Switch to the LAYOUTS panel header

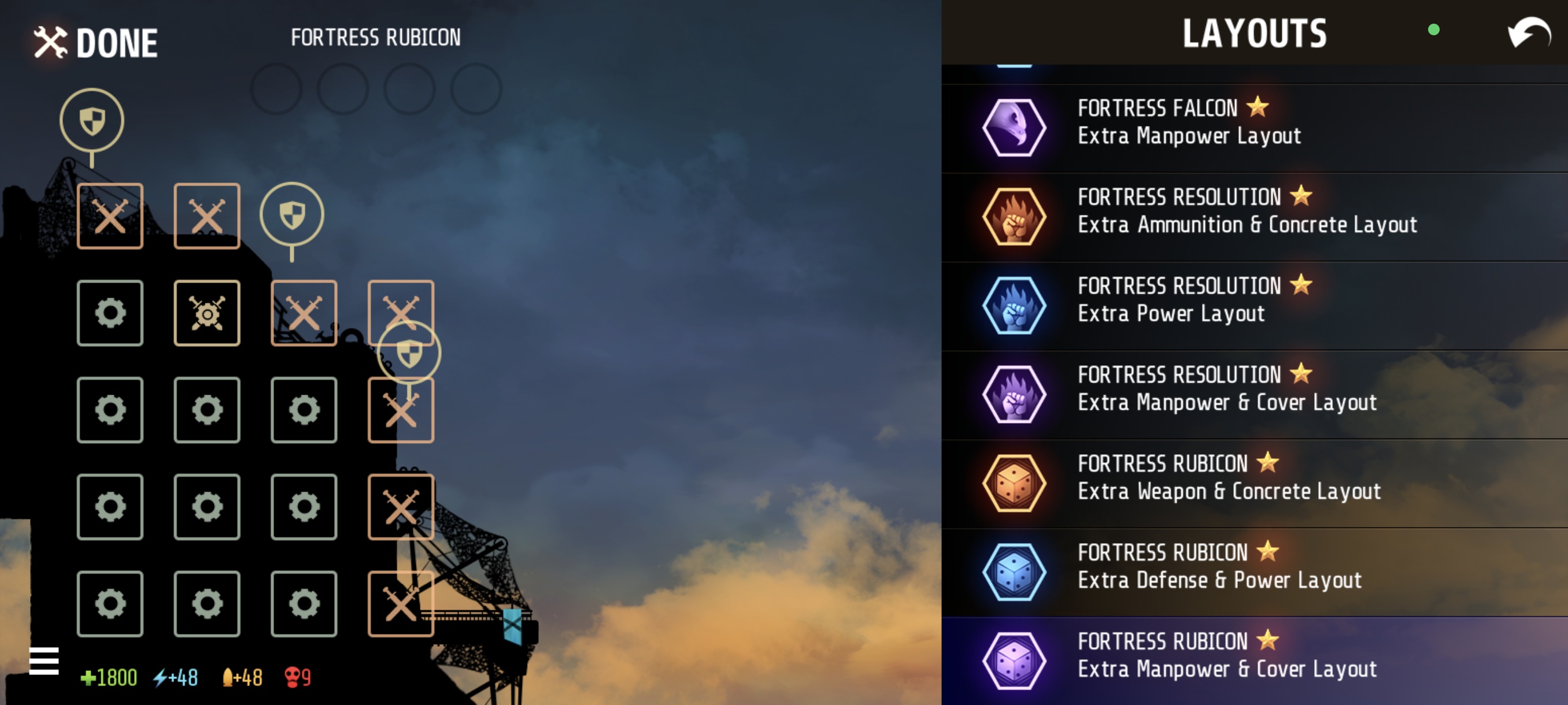coord(1254,34)
